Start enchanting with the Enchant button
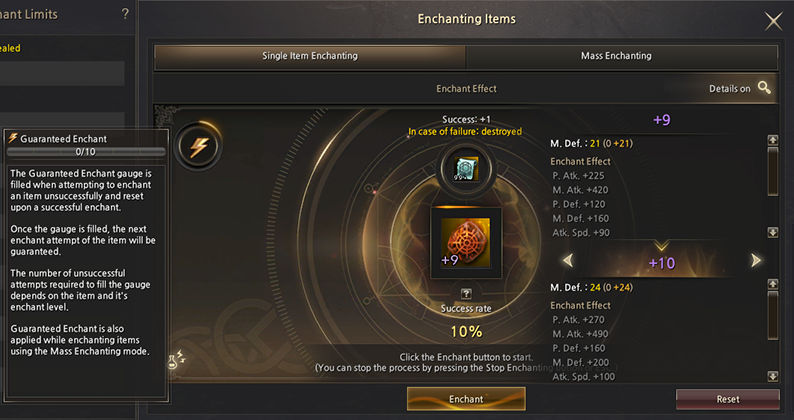Viewport: 794px width, 420px height. (x=465, y=398)
